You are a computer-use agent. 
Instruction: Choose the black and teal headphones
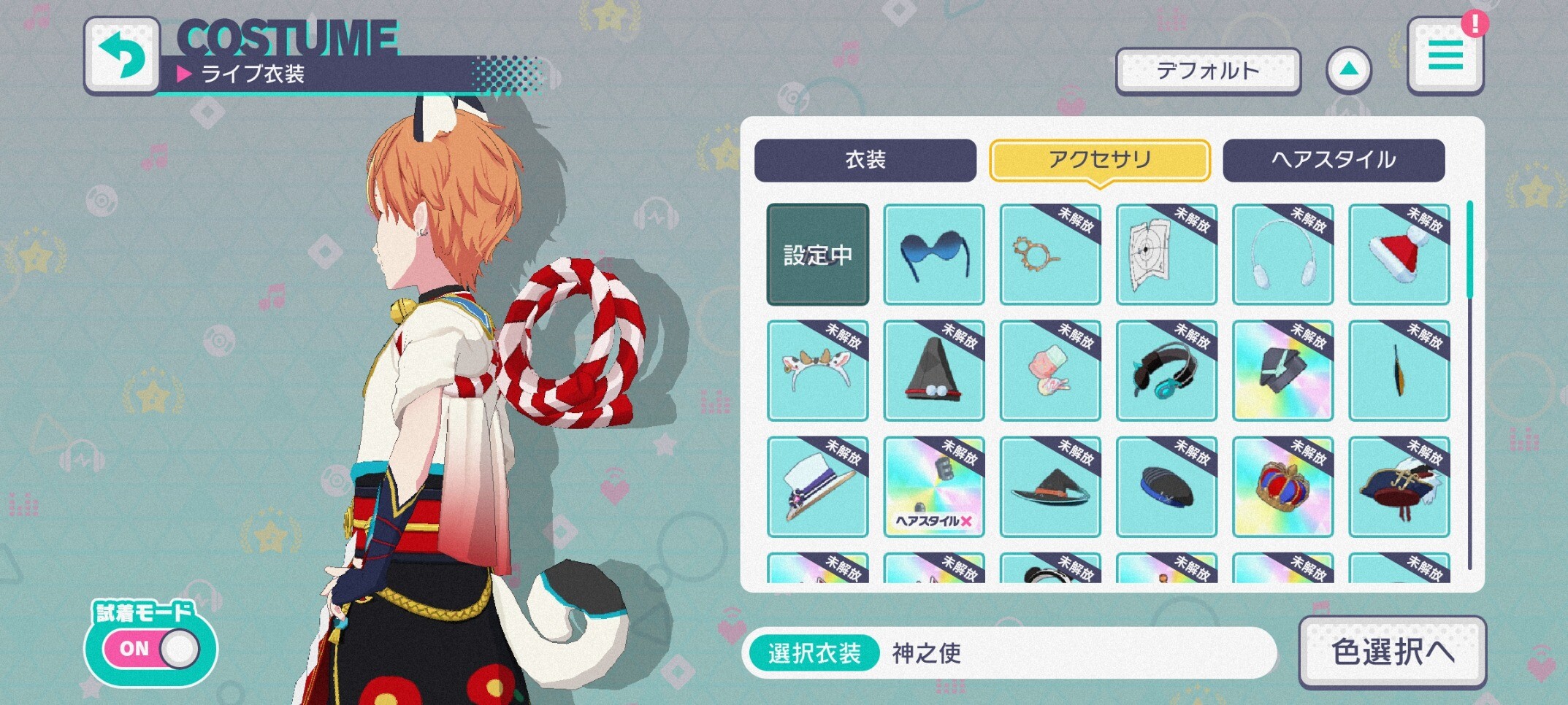coord(1166,371)
